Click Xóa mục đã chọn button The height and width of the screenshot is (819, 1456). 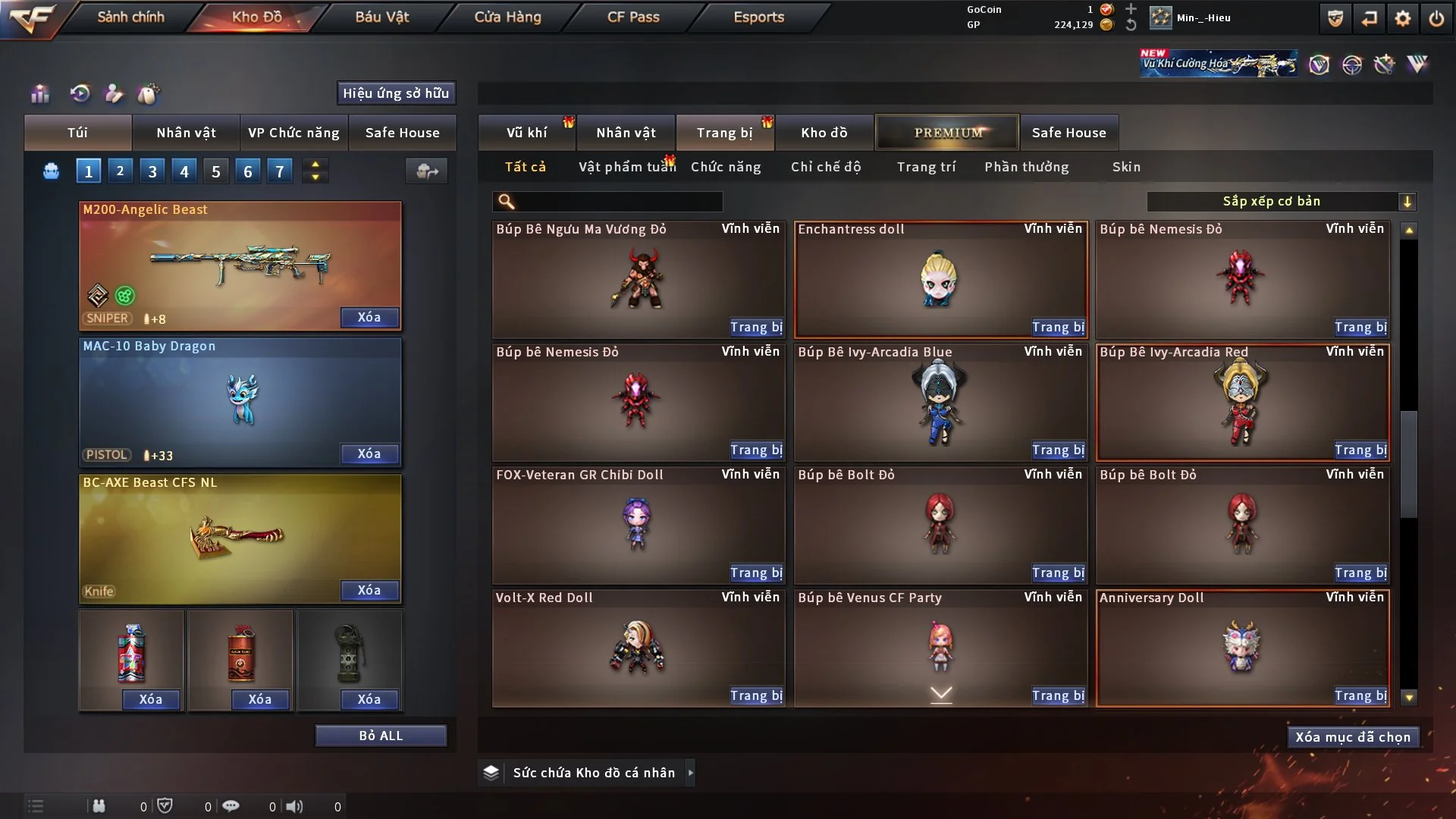1353,737
